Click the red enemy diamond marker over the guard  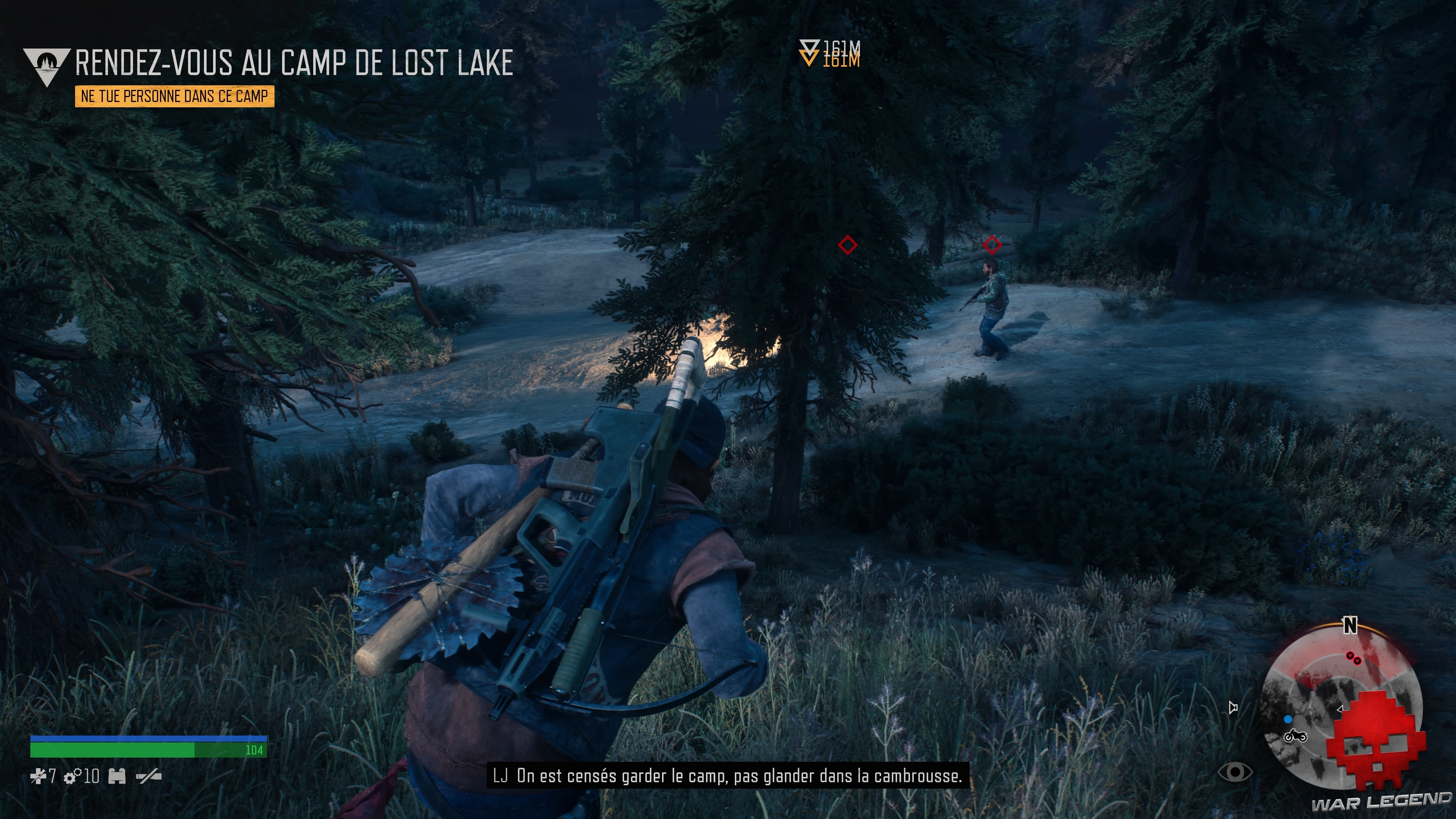pos(993,245)
